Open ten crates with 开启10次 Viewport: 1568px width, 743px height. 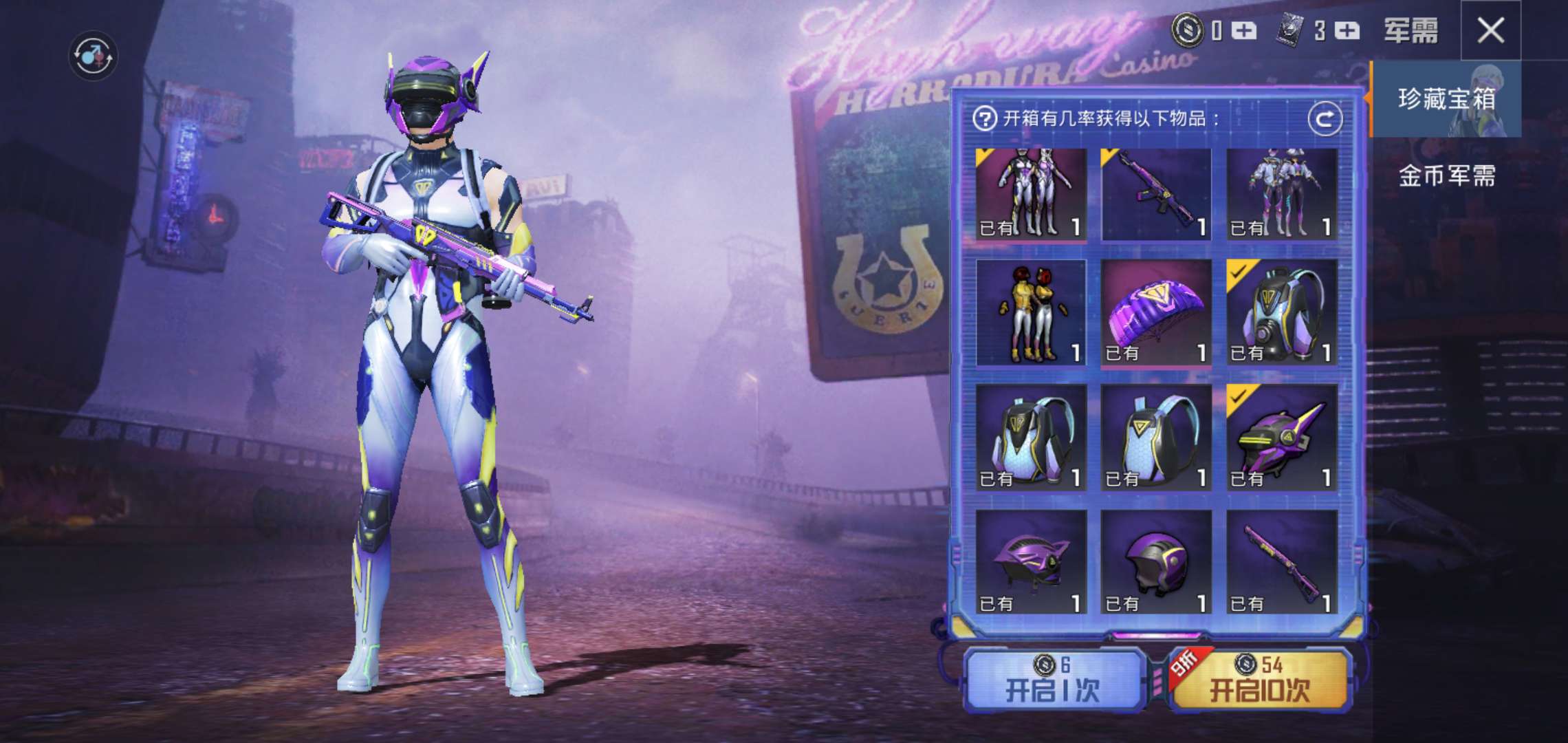(x=1260, y=681)
